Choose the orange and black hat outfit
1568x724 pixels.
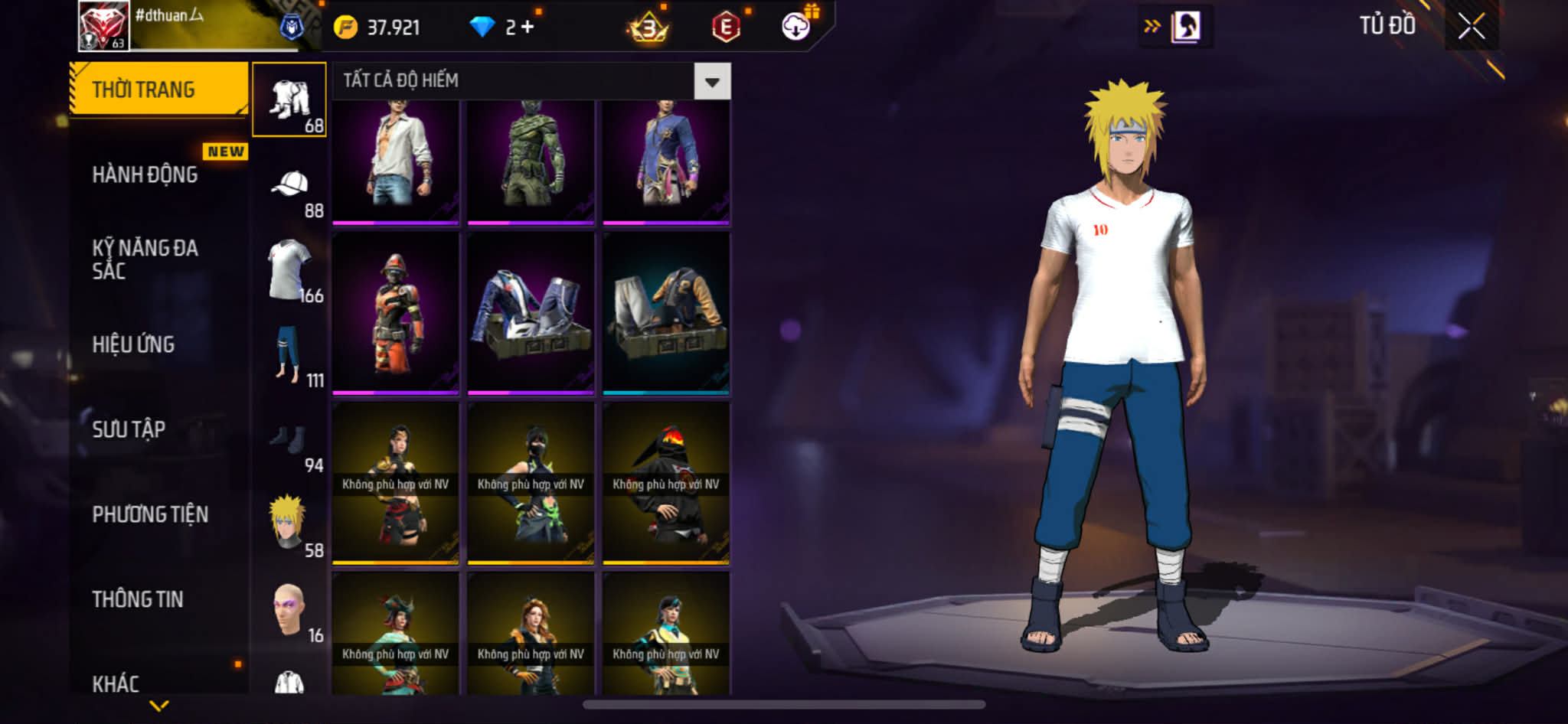(396, 314)
